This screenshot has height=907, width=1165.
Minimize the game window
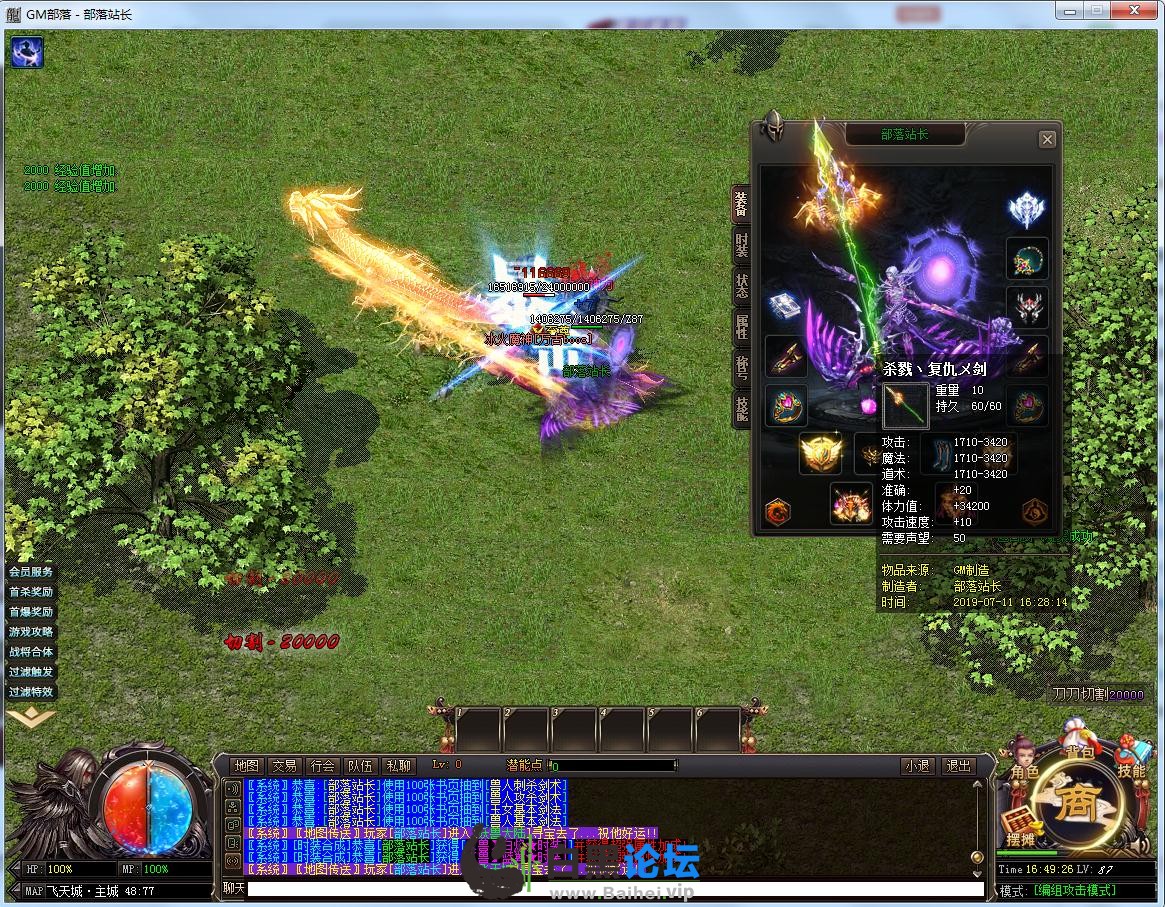1071,11
